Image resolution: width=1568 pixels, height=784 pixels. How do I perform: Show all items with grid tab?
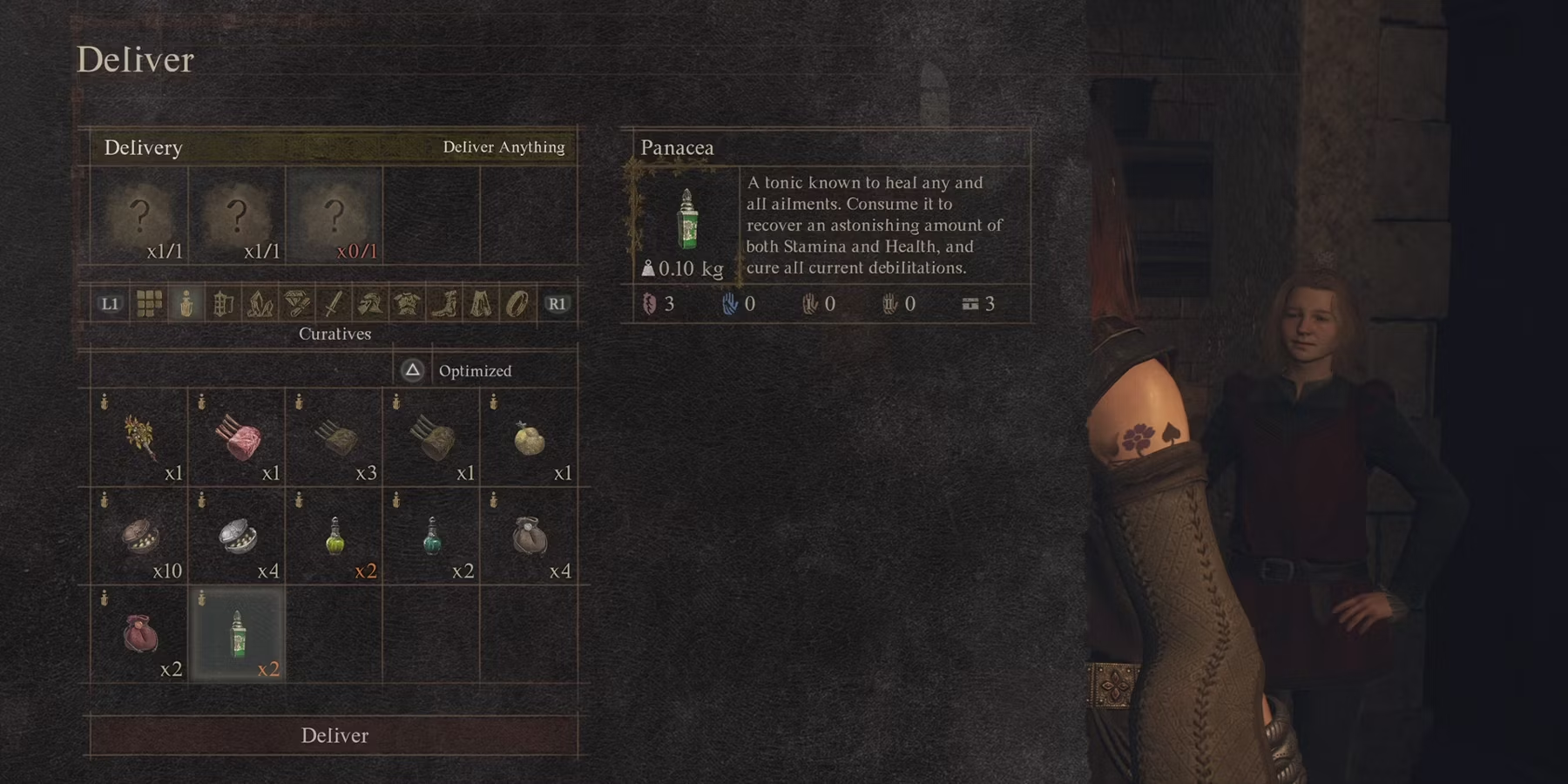coord(149,303)
